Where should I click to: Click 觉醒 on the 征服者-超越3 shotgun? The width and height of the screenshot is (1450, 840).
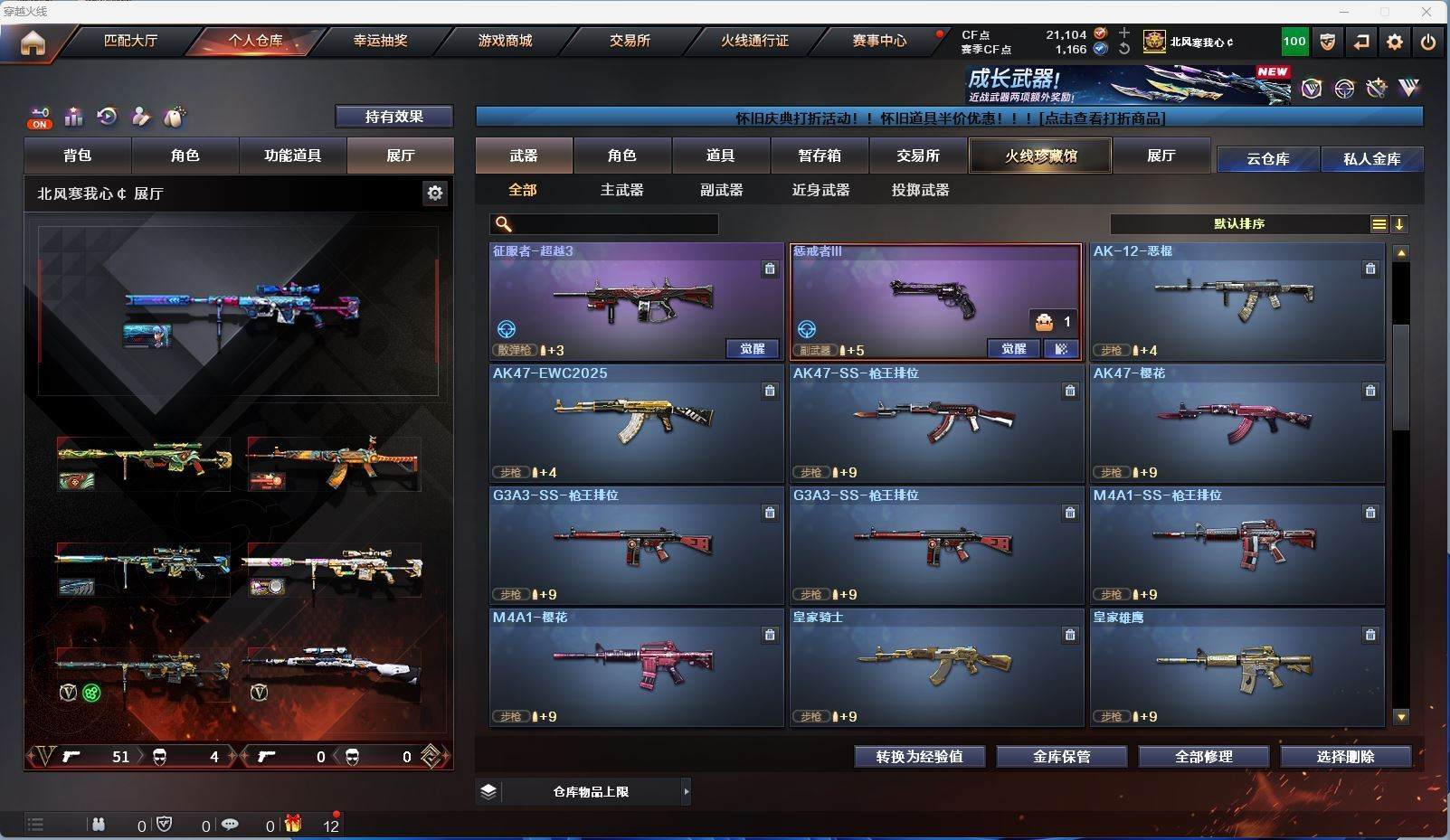[x=752, y=349]
